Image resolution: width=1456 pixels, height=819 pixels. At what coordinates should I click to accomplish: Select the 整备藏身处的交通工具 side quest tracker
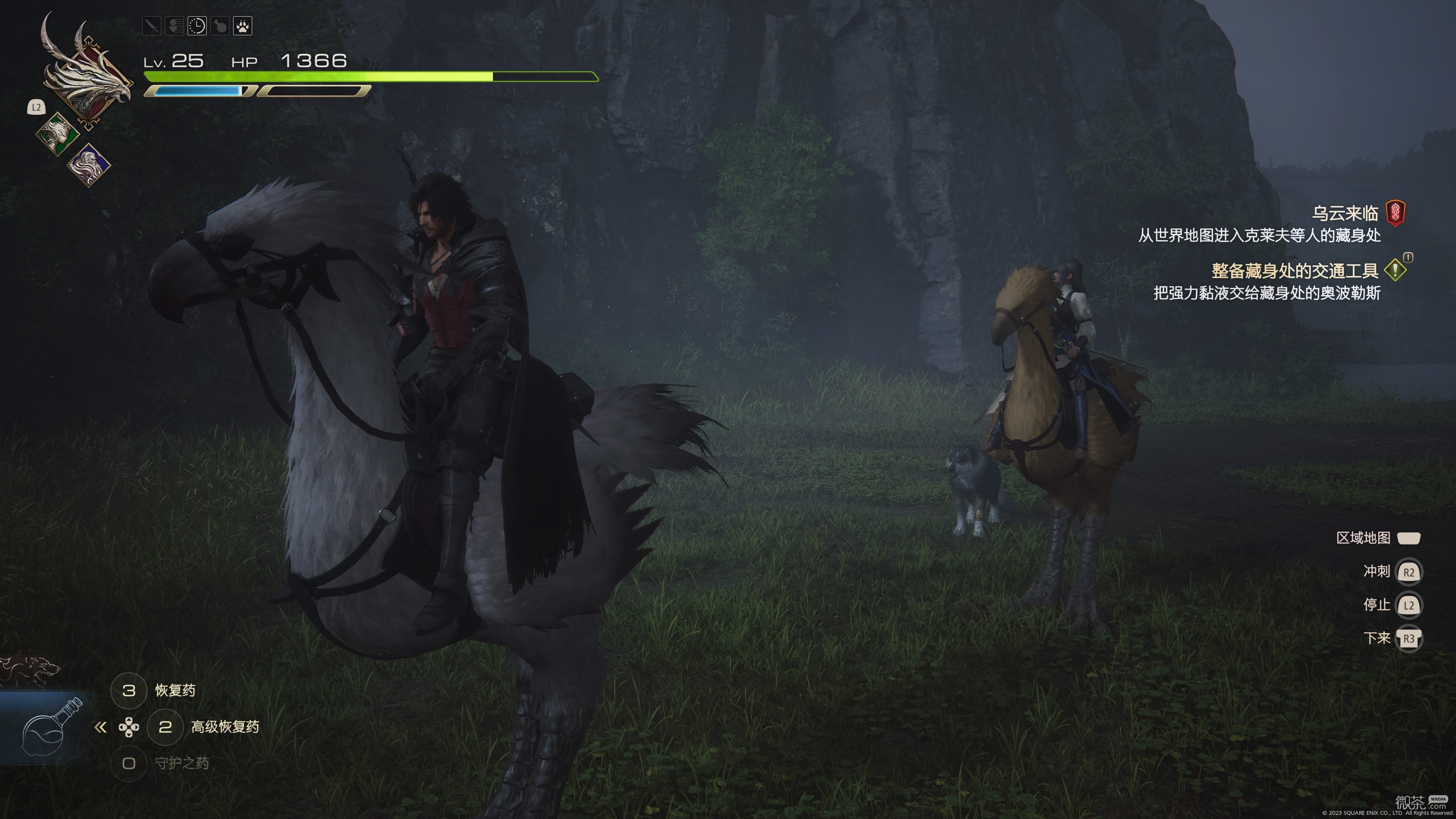1295,271
